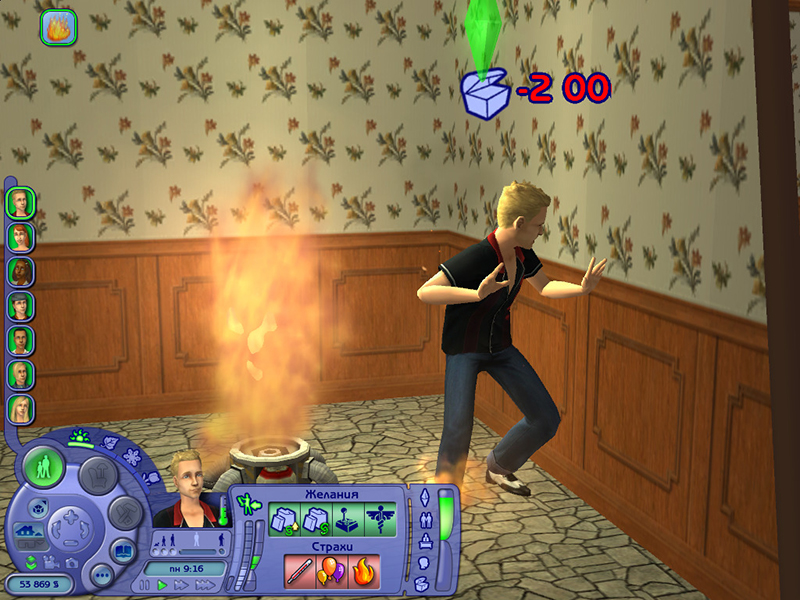Open Build mode with the hammer button
This screenshot has height=600, width=800.
[126, 513]
